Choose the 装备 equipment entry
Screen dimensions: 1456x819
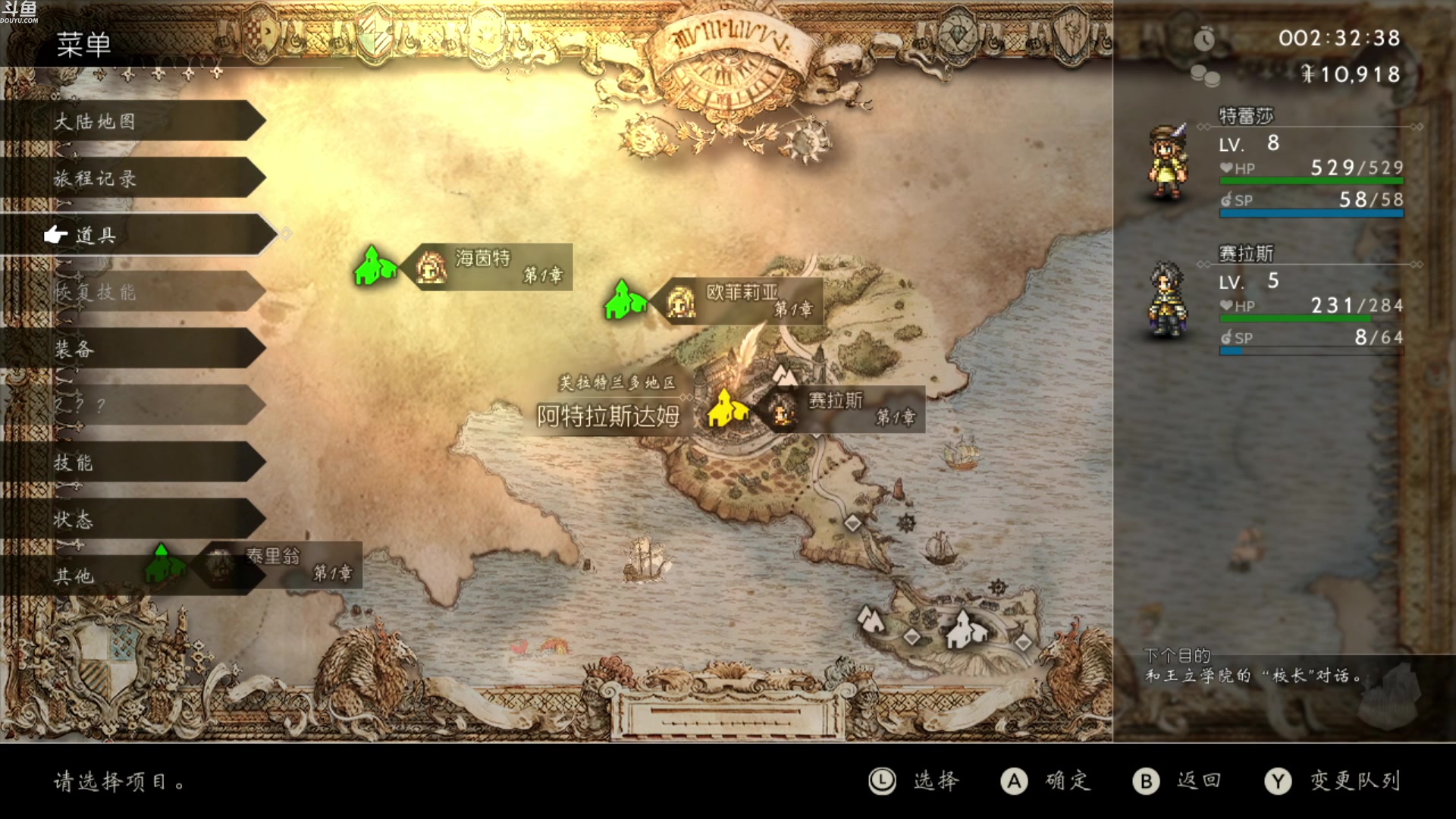pyautogui.click(x=133, y=349)
